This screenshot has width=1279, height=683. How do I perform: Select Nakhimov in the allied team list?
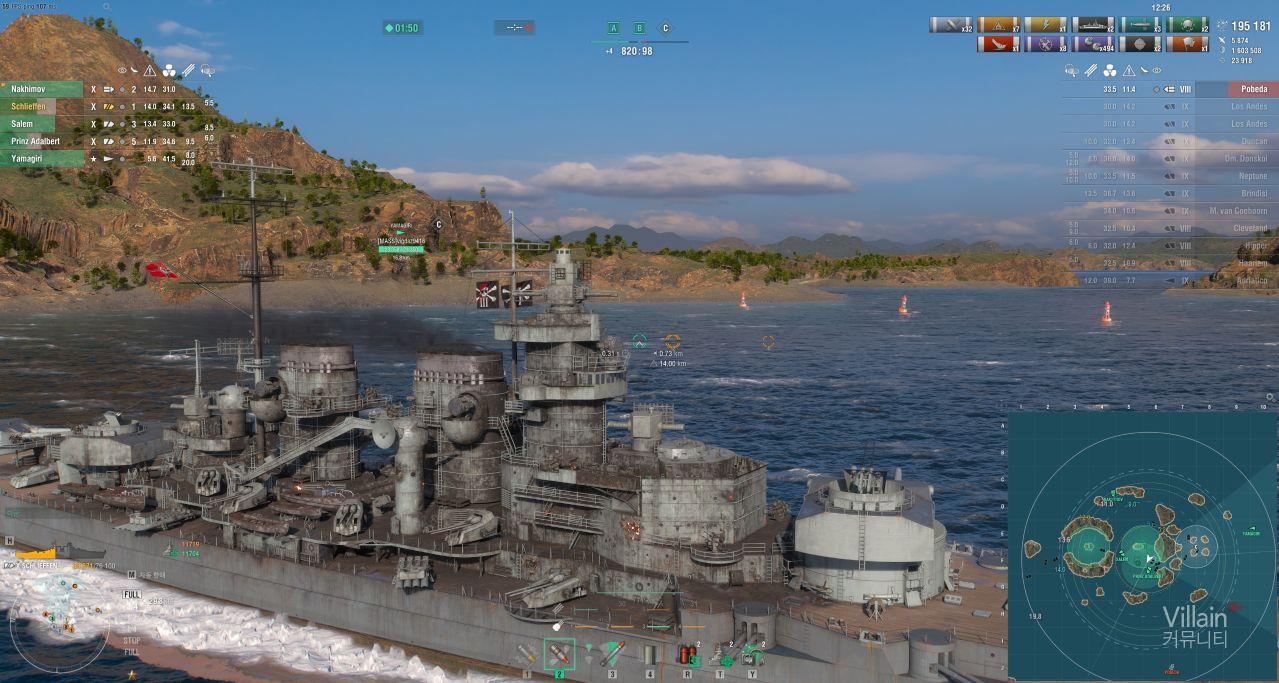pos(42,89)
